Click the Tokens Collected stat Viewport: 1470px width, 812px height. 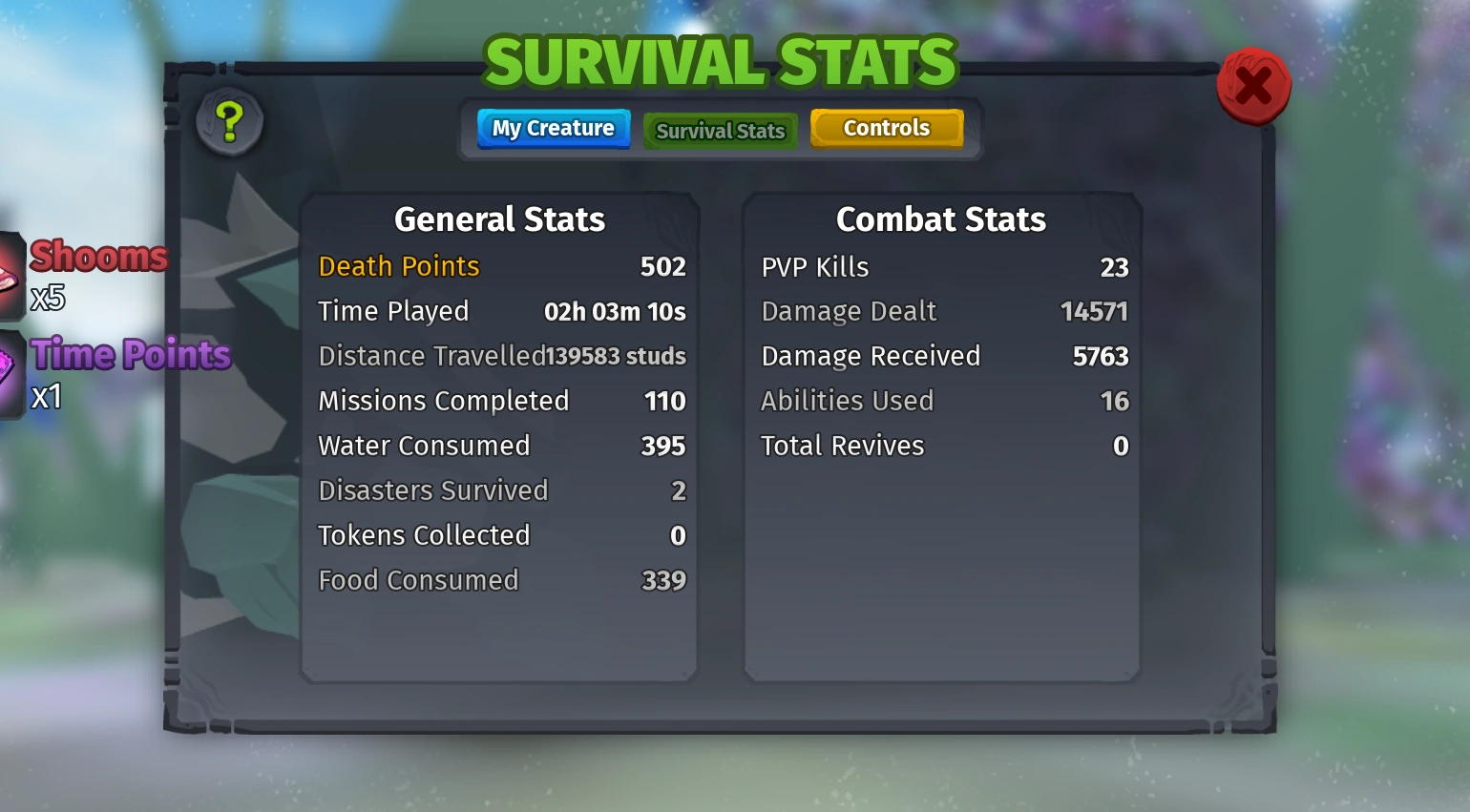[424, 535]
